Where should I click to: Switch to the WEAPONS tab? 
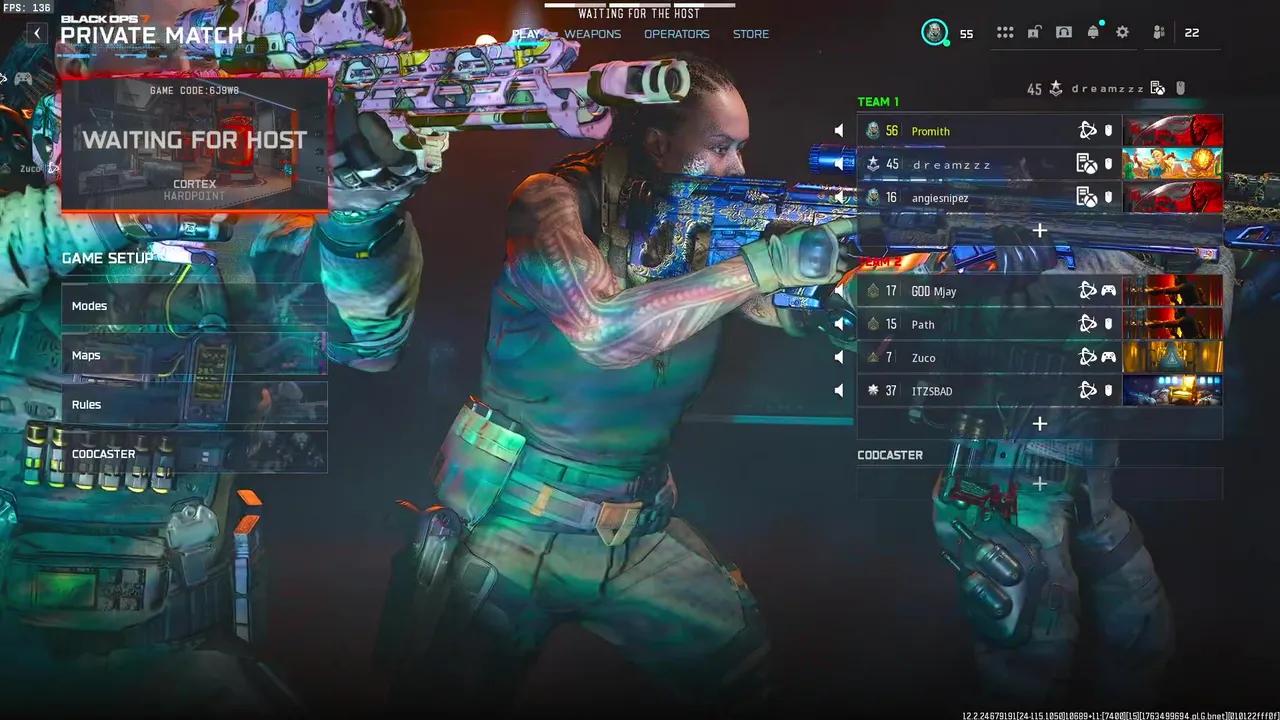click(x=591, y=33)
